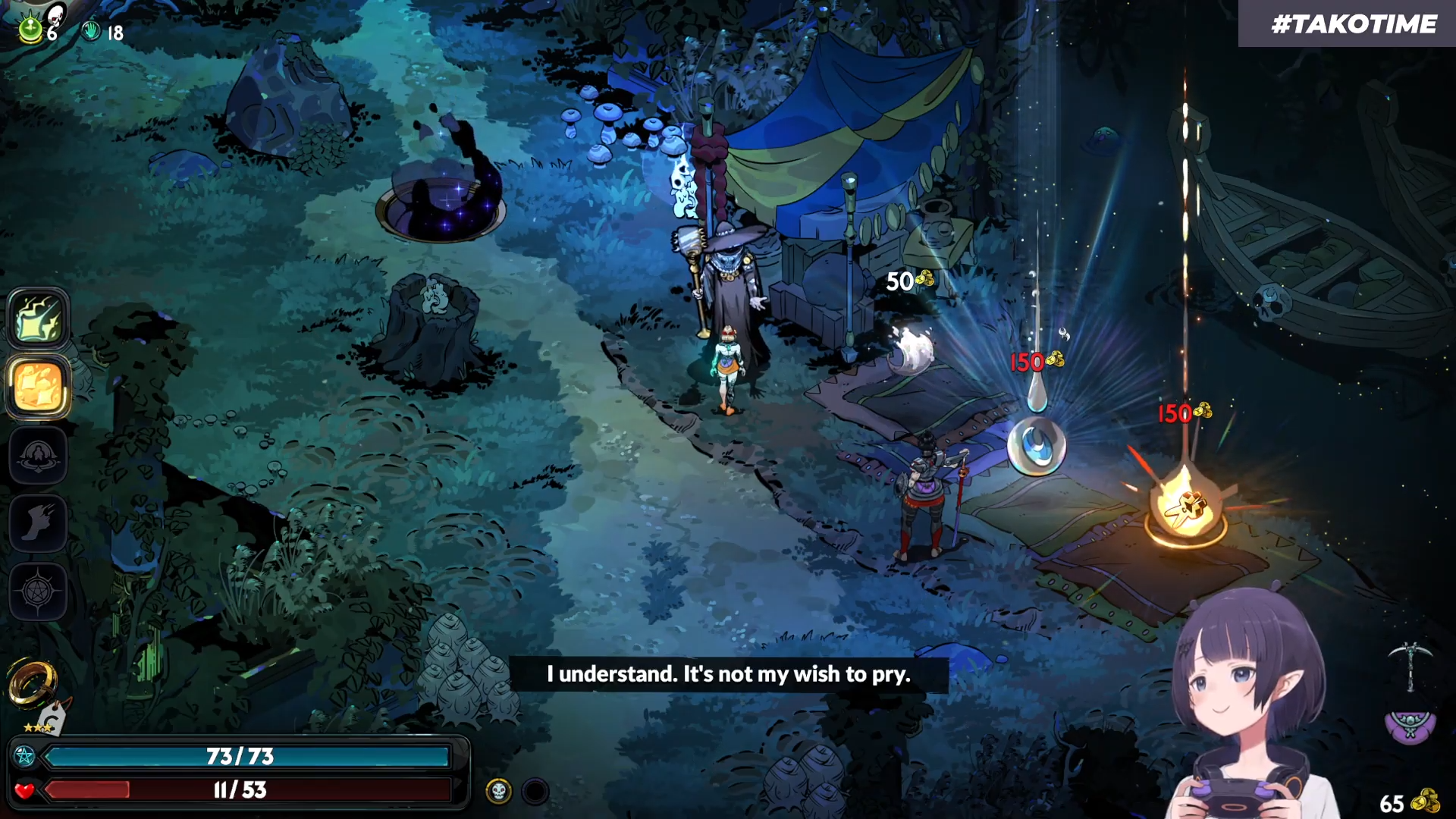The image size is (1456, 819).
Task: Click the crescent pickaxe tool icon
Action: (x=1410, y=665)
